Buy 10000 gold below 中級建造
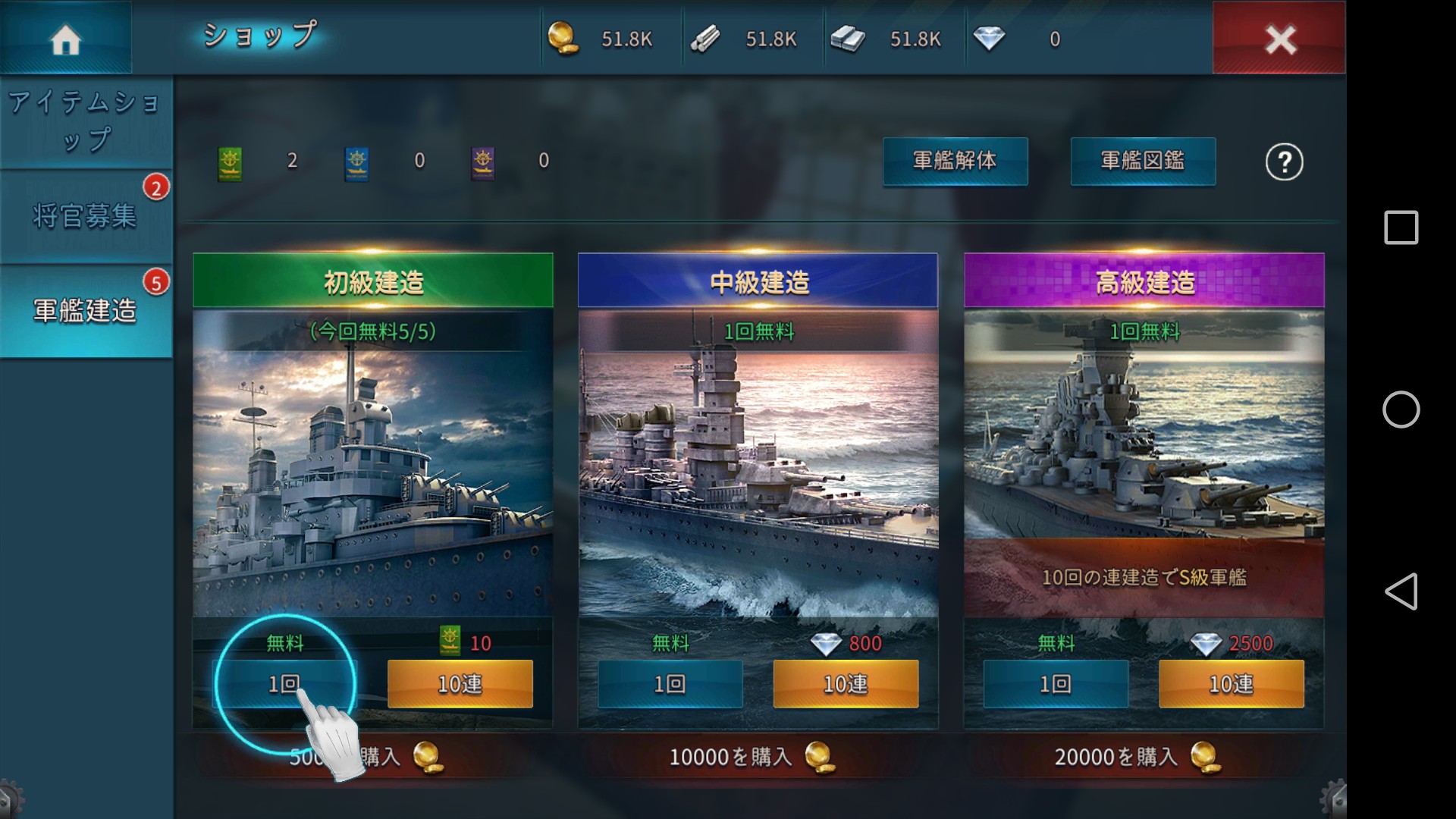This screenshot has width=1456, height=819. (x=752, y=757)
